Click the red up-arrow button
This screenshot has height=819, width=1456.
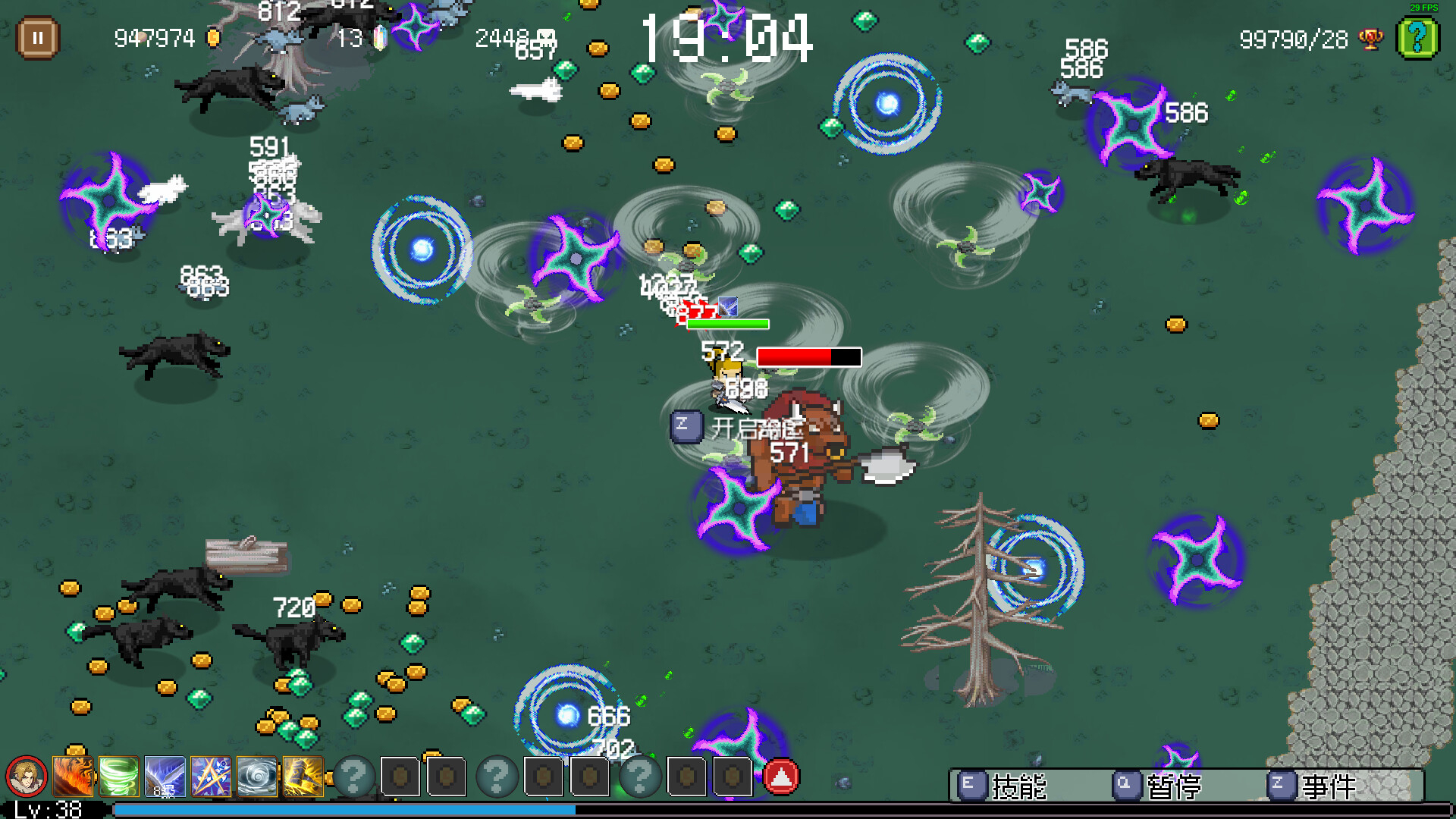pos(781,777)
